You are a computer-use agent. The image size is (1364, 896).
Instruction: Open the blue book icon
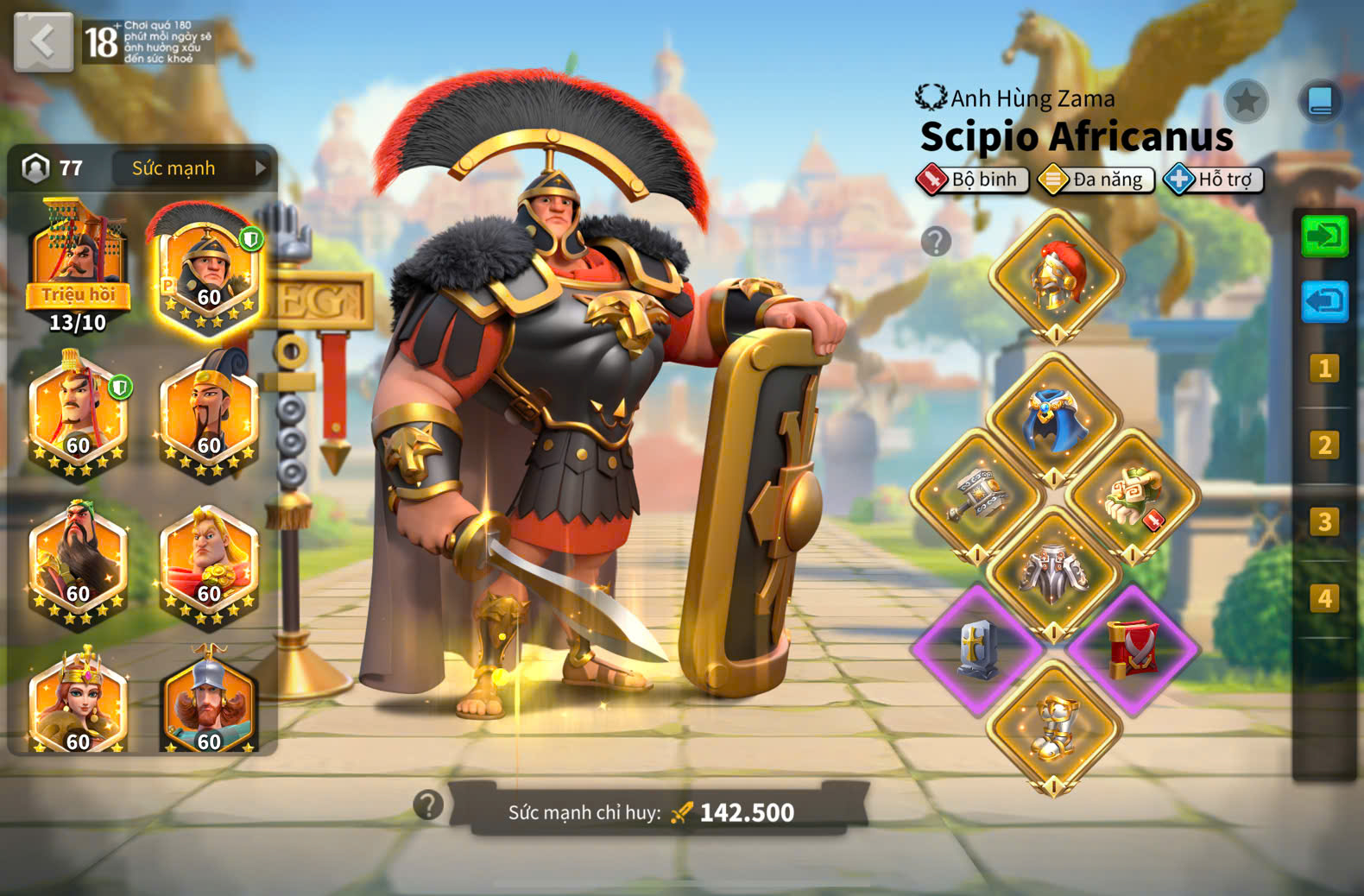click(1320, 101)
